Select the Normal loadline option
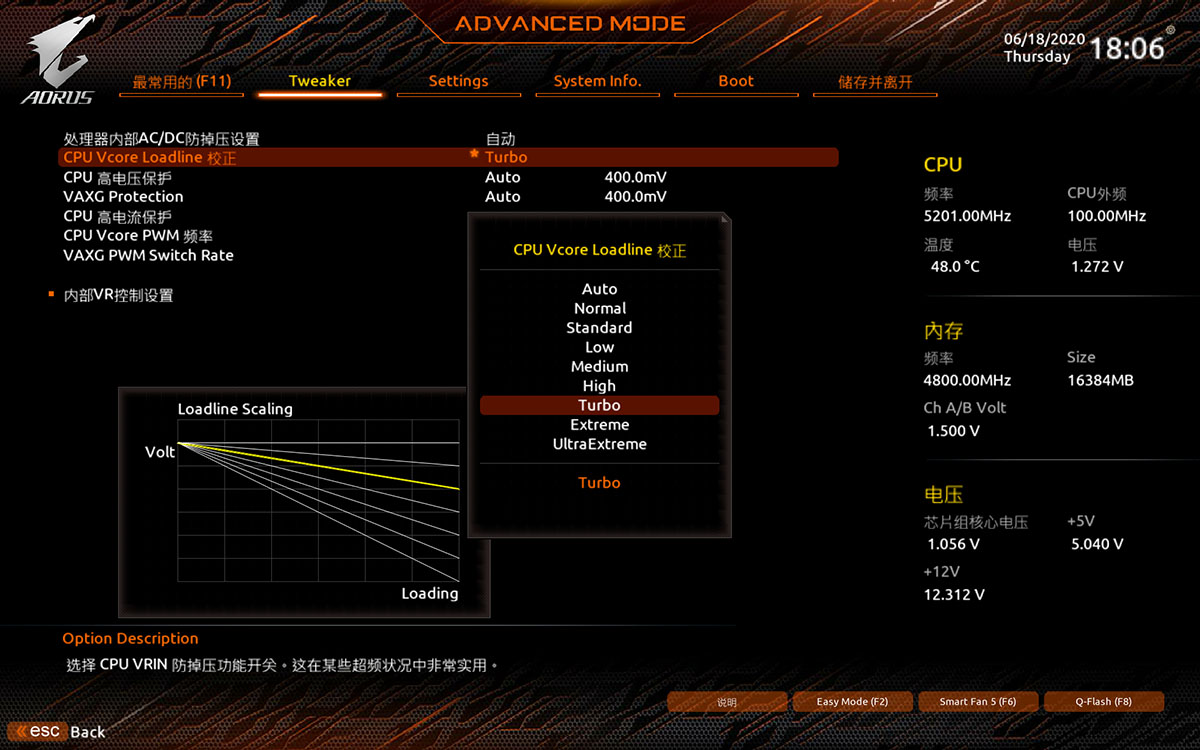 pyautogui.click(x=599, y=308)
